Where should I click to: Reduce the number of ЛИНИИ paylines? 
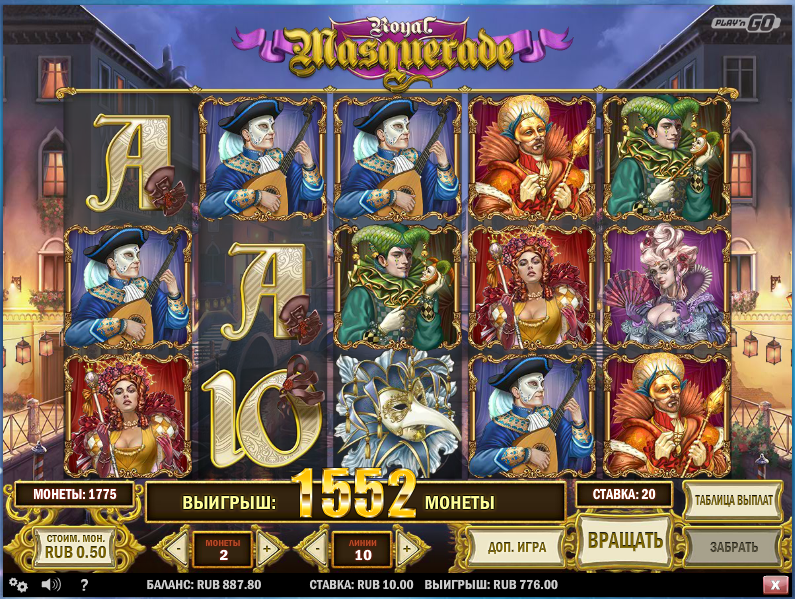[x=316, y=548]
